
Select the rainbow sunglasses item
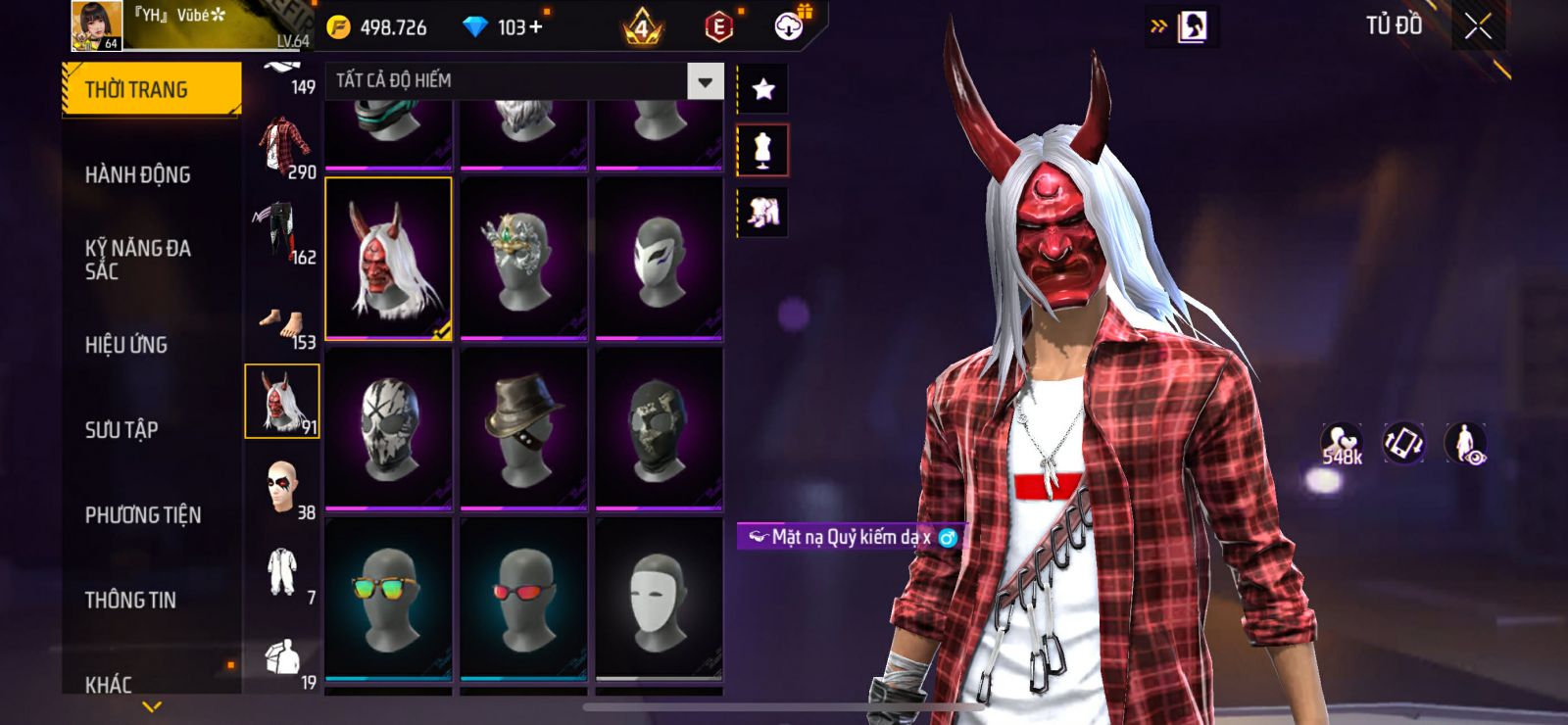pyautogui.click(x=388, y=598)
